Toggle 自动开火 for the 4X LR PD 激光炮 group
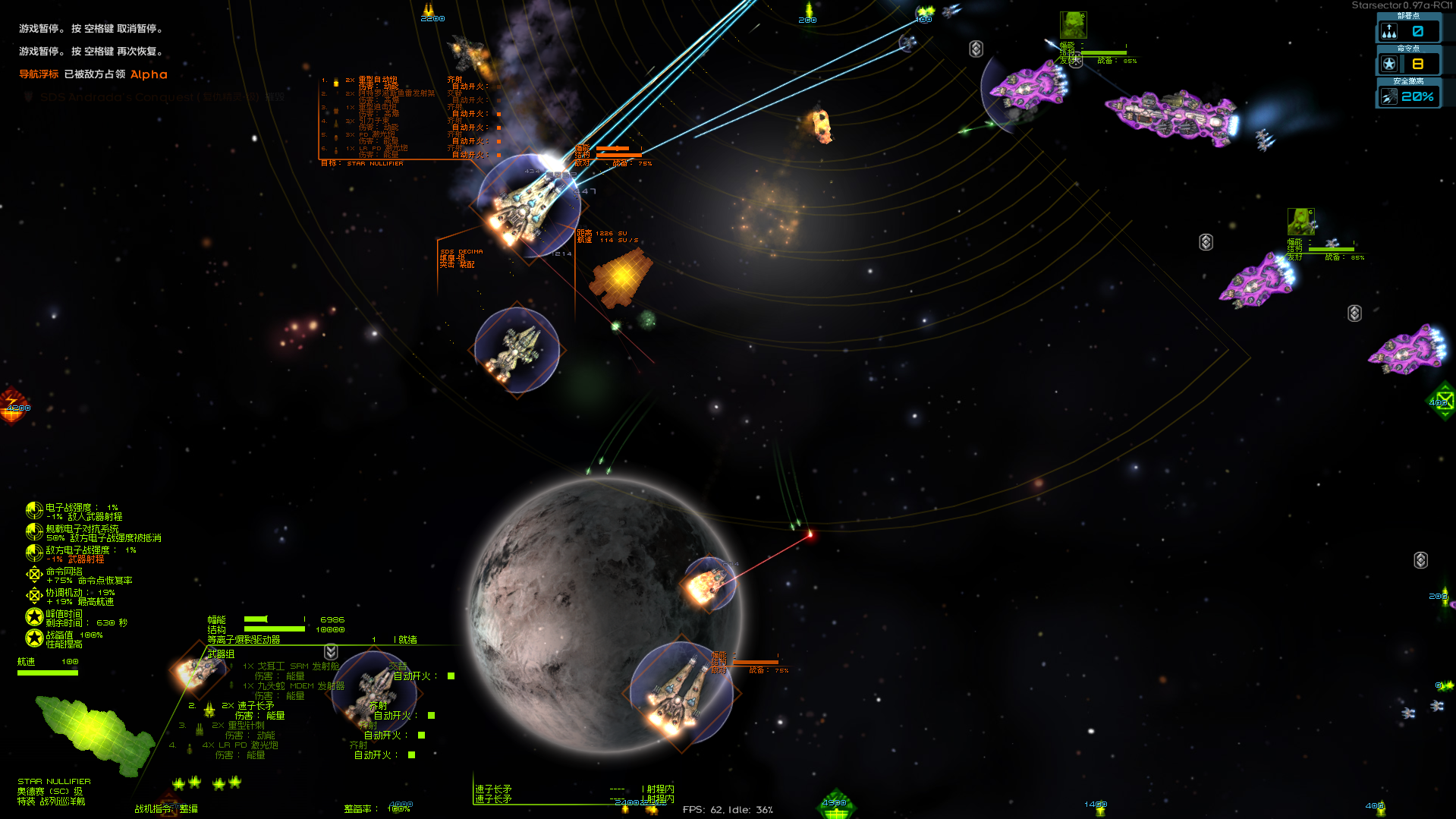The height and width of the screenshot is (819, 1456). (x=410, y=755)
